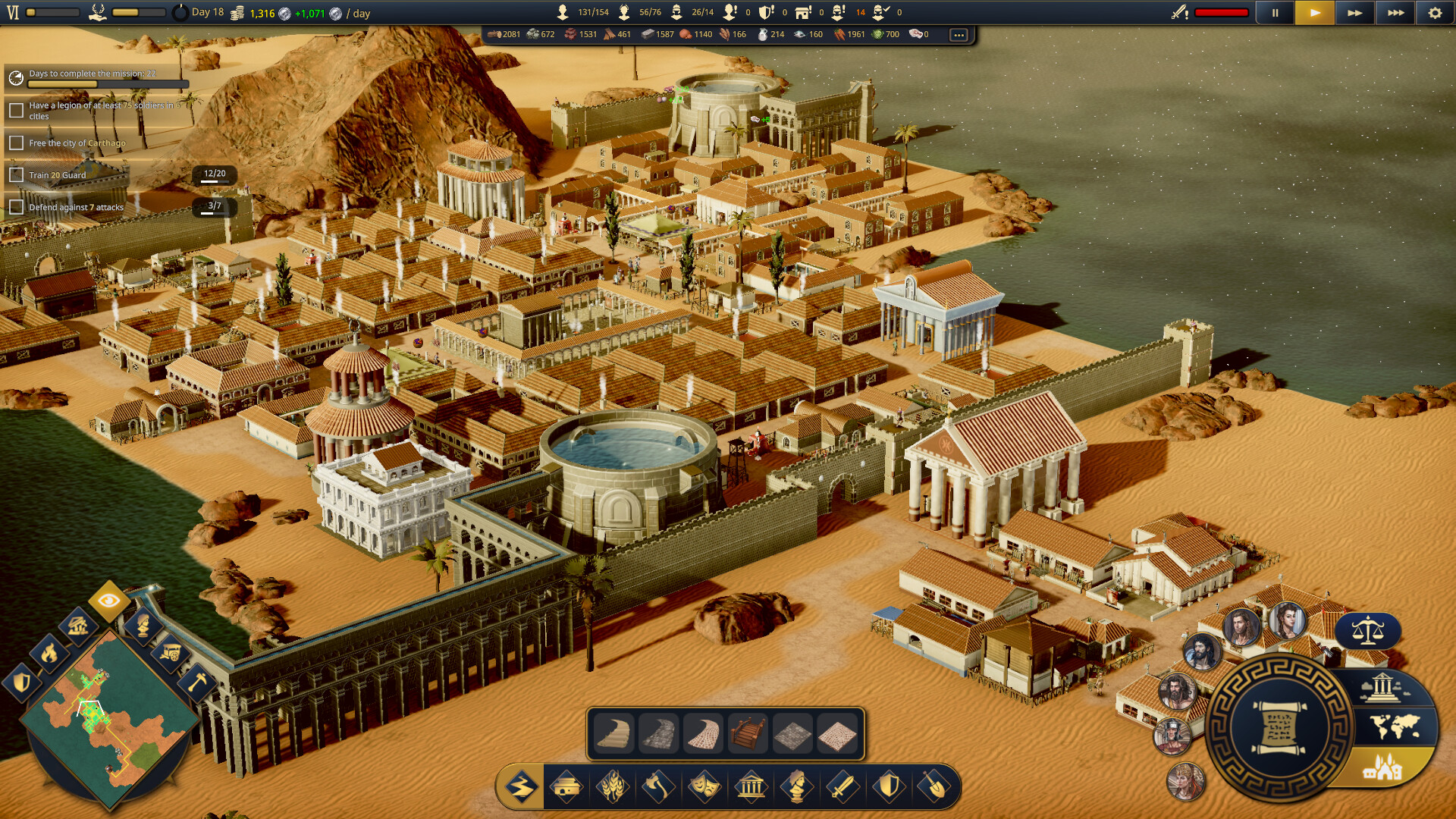
Task: Click on the diamond minimap
Action: tap(110, 717)
